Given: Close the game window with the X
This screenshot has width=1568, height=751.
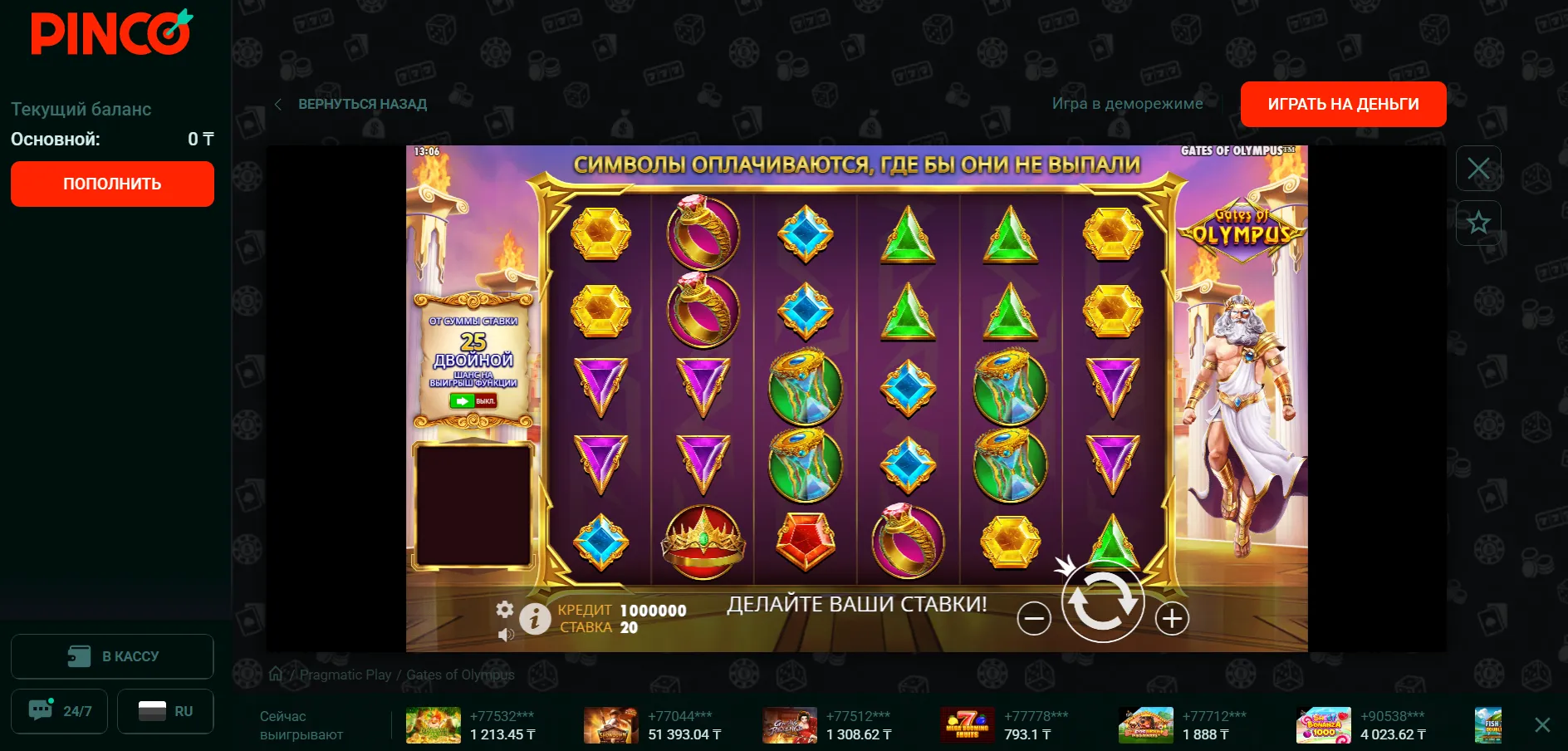Looking at the screenshot, I should point(1478,169).
